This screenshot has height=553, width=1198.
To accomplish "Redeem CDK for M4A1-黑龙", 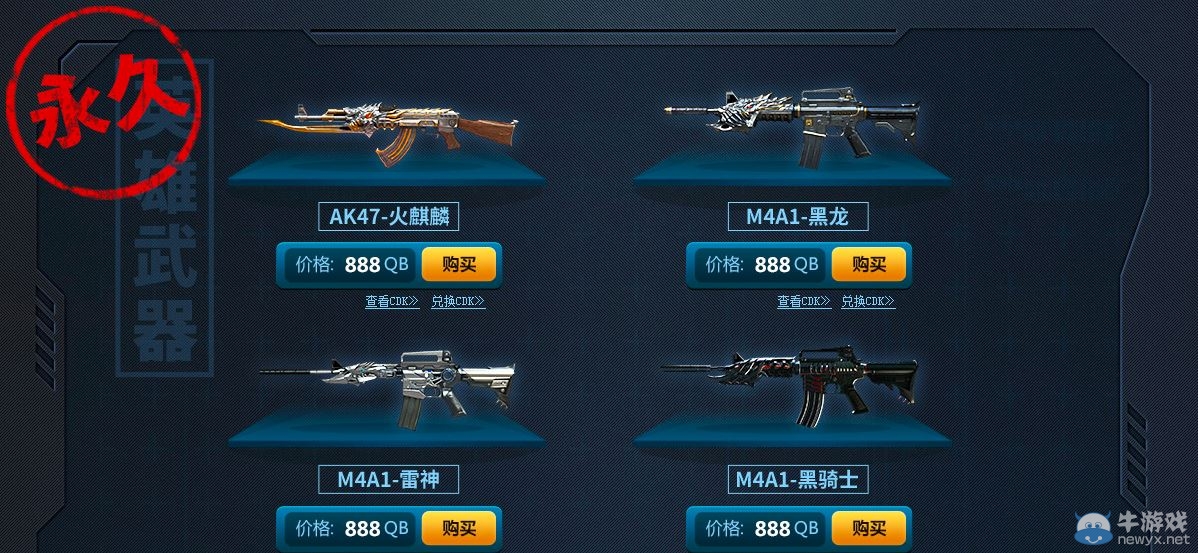I will point(868,301).
